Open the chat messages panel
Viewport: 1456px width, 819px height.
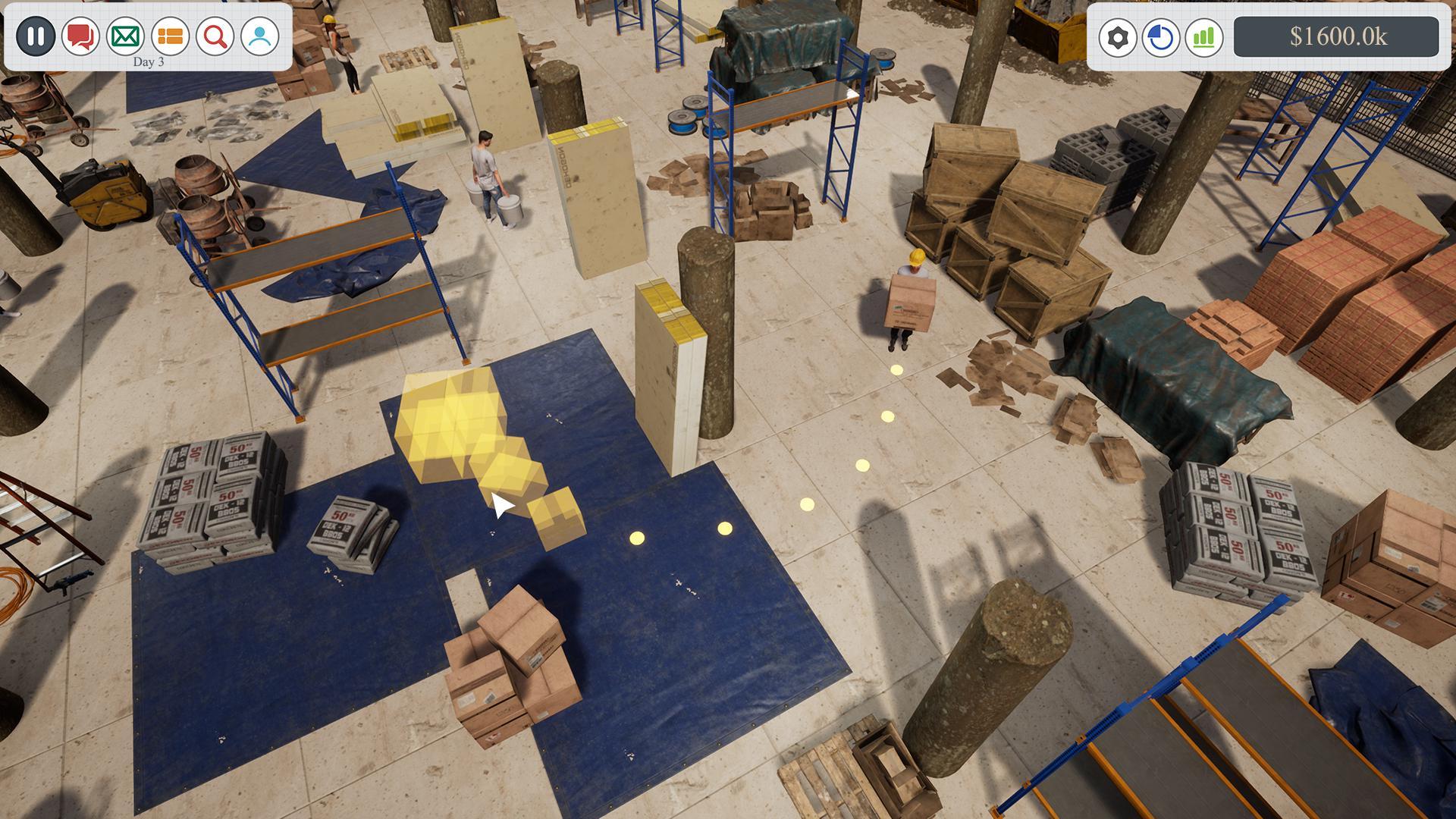(80, 34)
